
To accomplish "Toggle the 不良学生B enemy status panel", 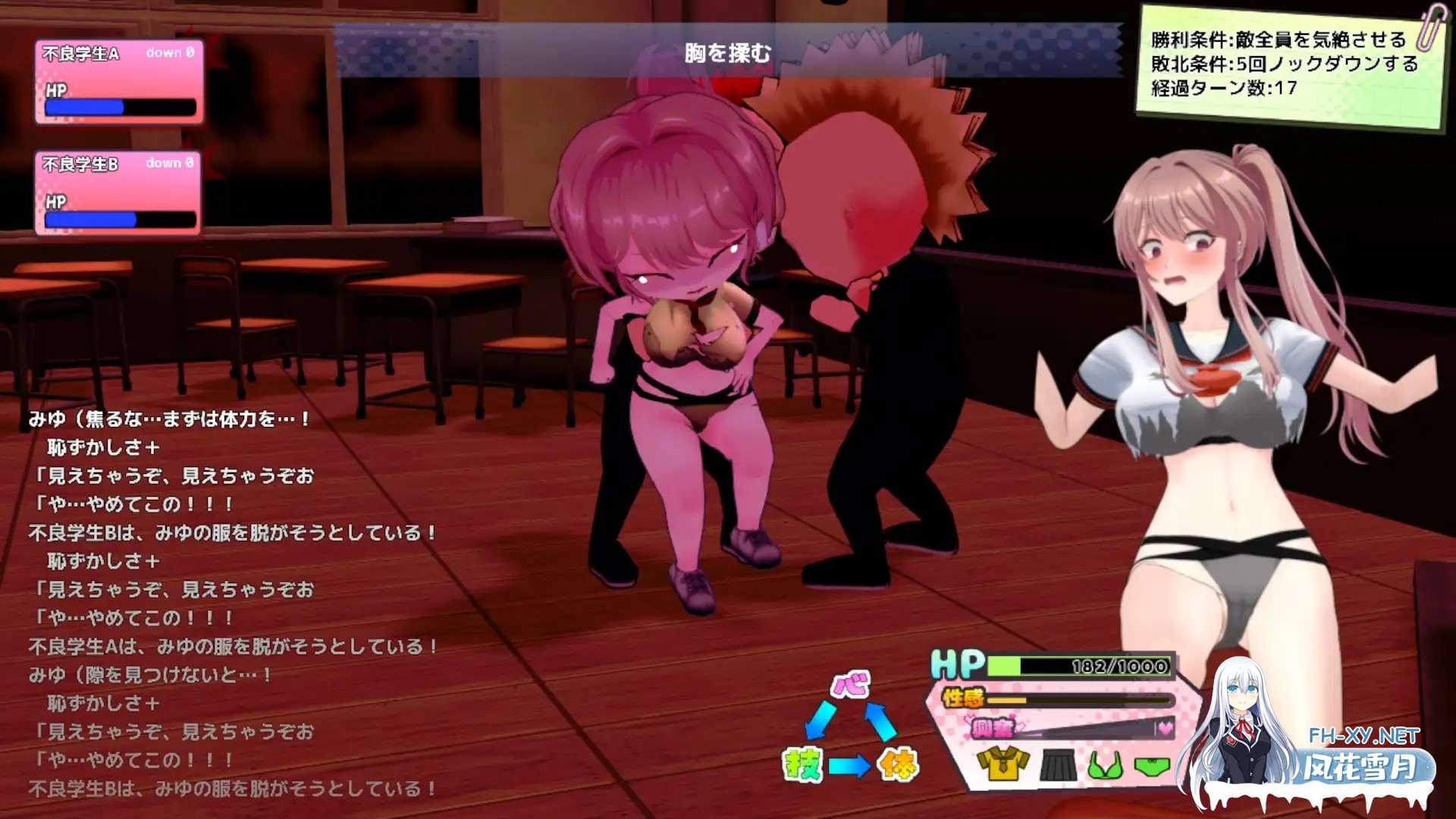I will (118, 193).
